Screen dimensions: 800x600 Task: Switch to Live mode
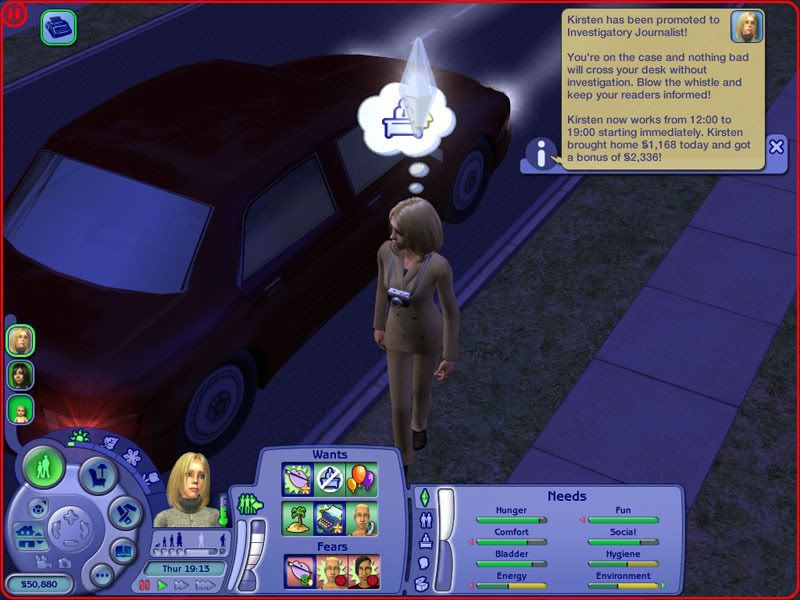(44, 467)
